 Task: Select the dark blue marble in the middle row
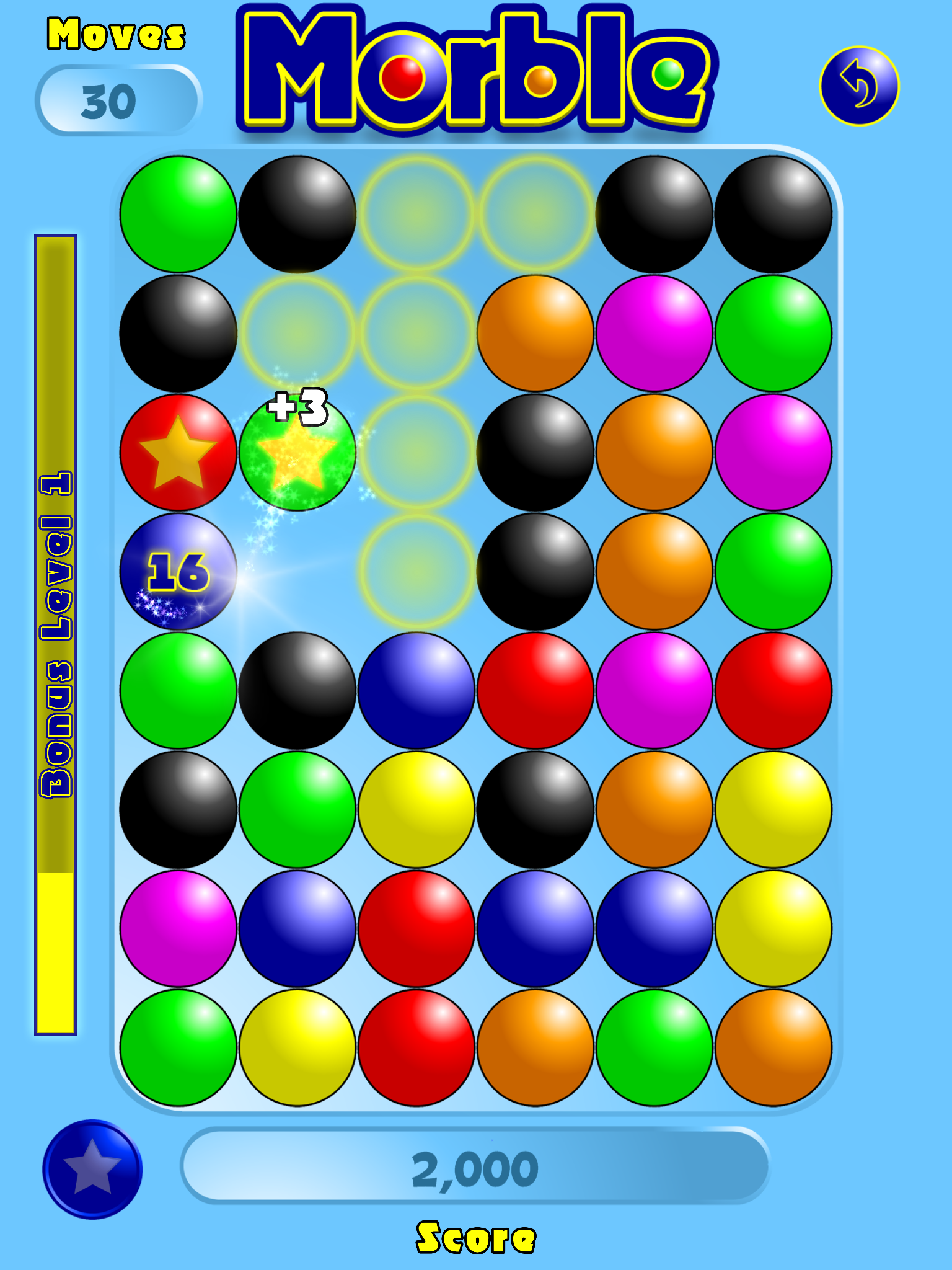[x=415, y=688]
